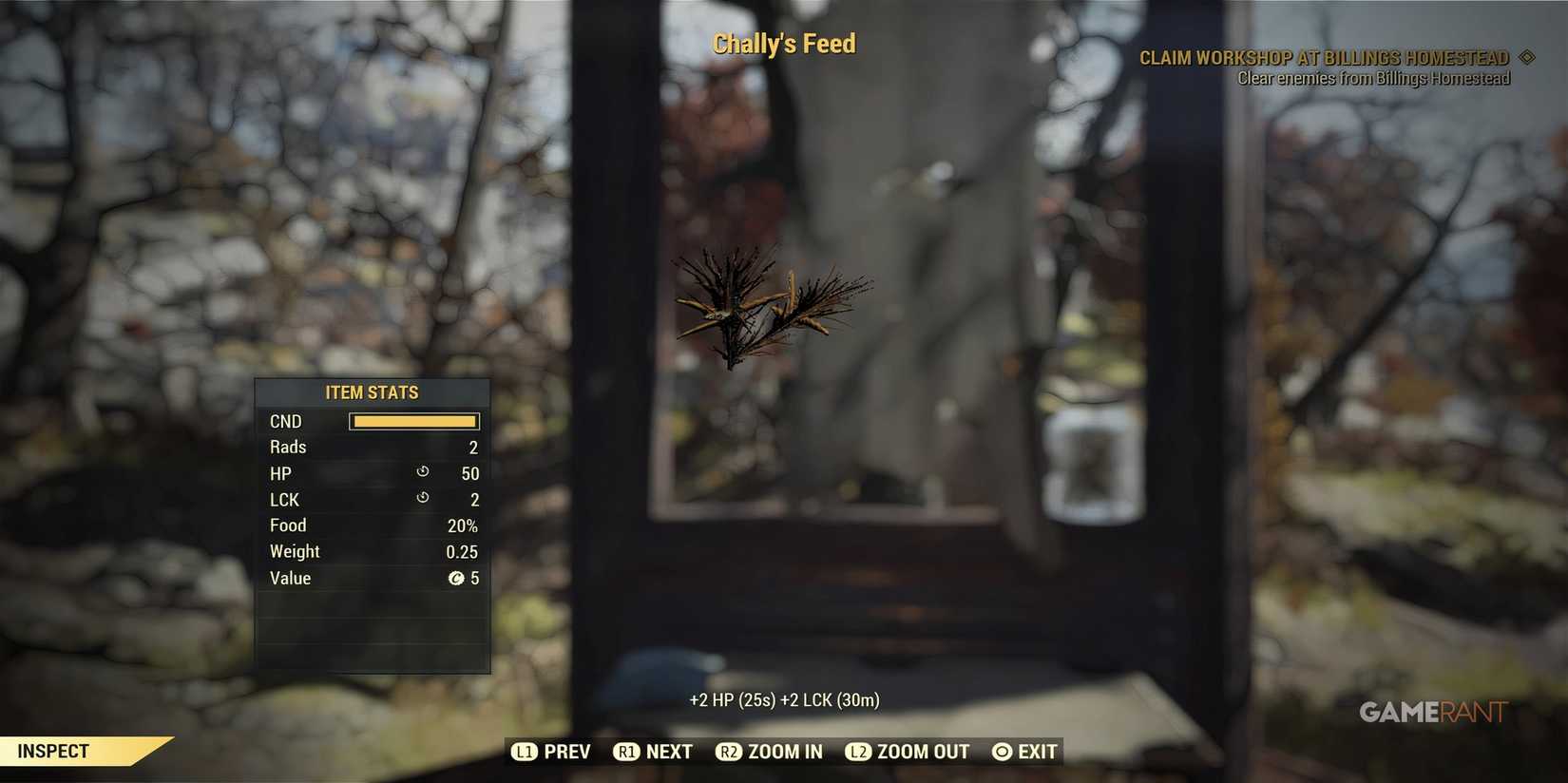The image size is (1568, 783).
Task: Select the Chally's Feed item title
Action: (783, 43)
